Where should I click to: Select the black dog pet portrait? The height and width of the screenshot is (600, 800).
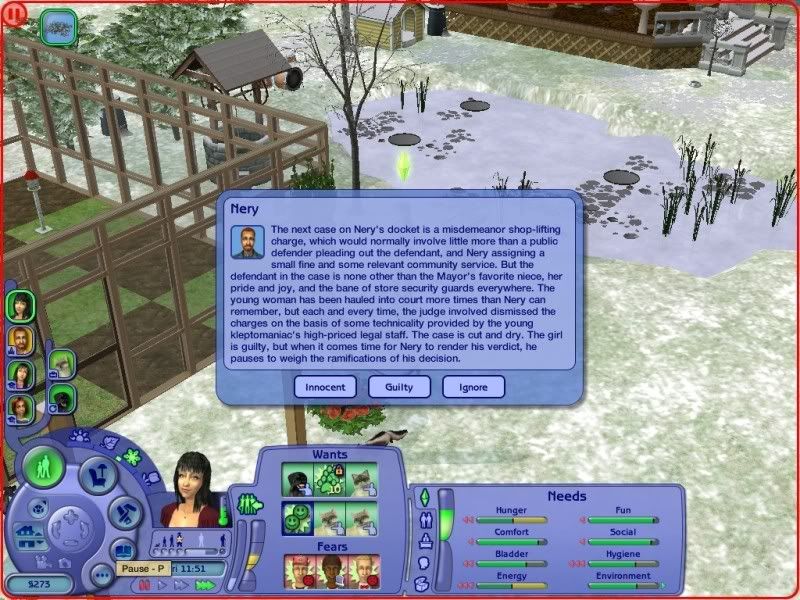pos(62,398)
